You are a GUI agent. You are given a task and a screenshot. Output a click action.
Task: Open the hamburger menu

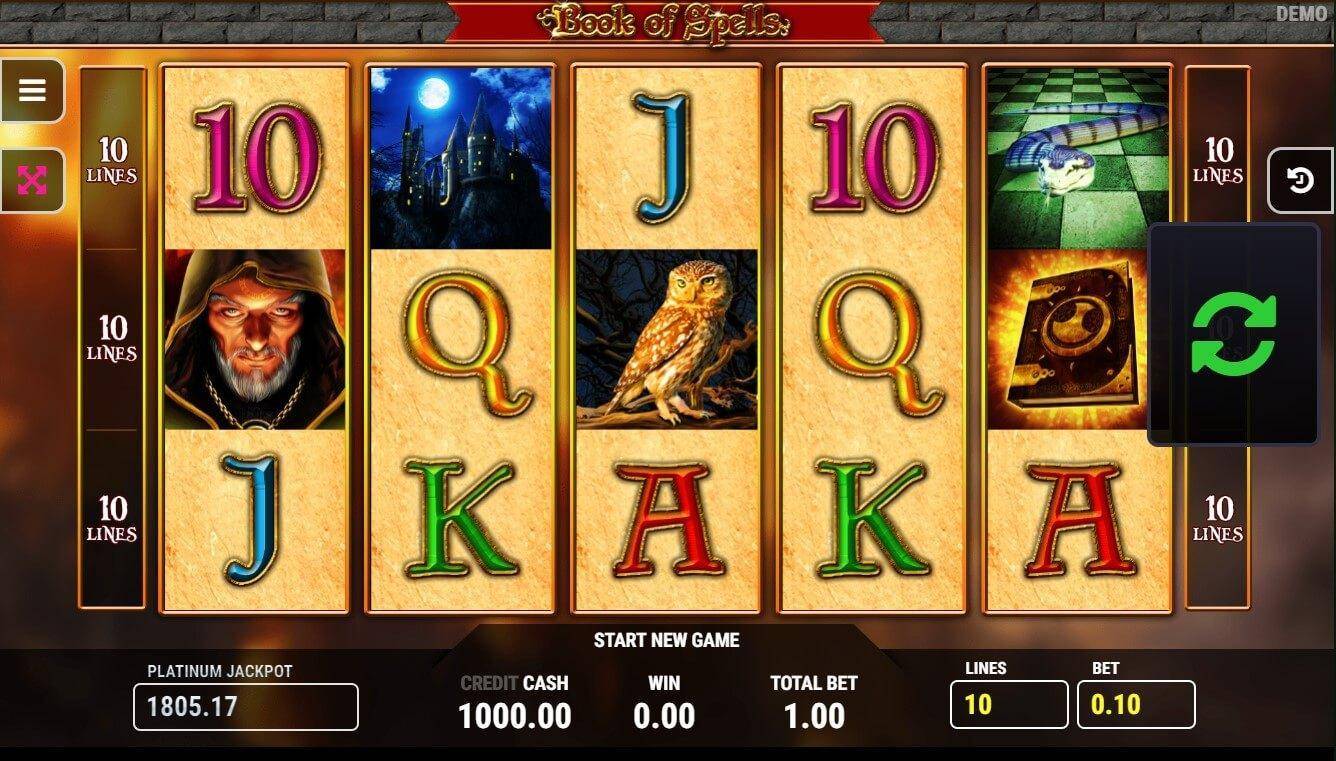pyautogui.click(x=32, y=91)
